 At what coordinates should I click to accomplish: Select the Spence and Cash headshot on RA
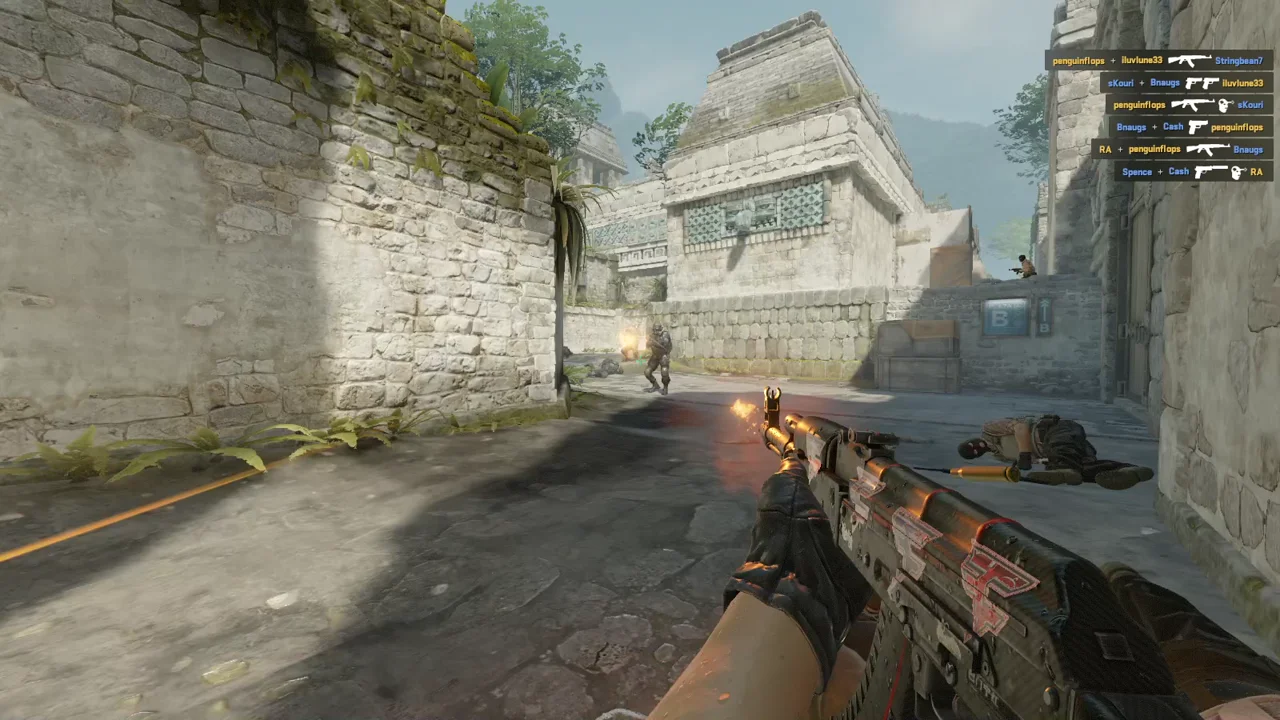tap(1193, 171)
